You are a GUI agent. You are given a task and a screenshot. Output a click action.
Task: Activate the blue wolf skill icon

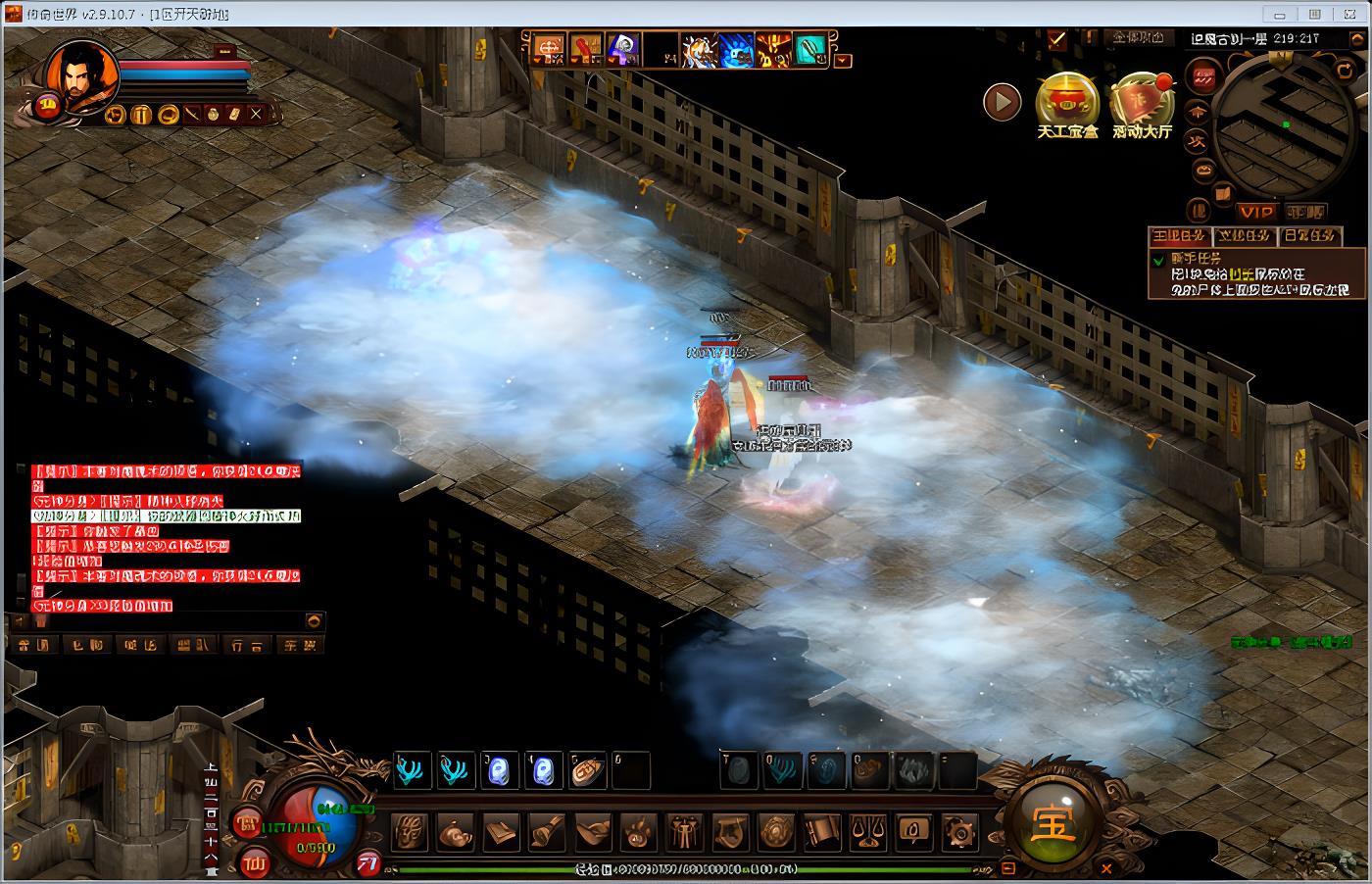[736, 50]
